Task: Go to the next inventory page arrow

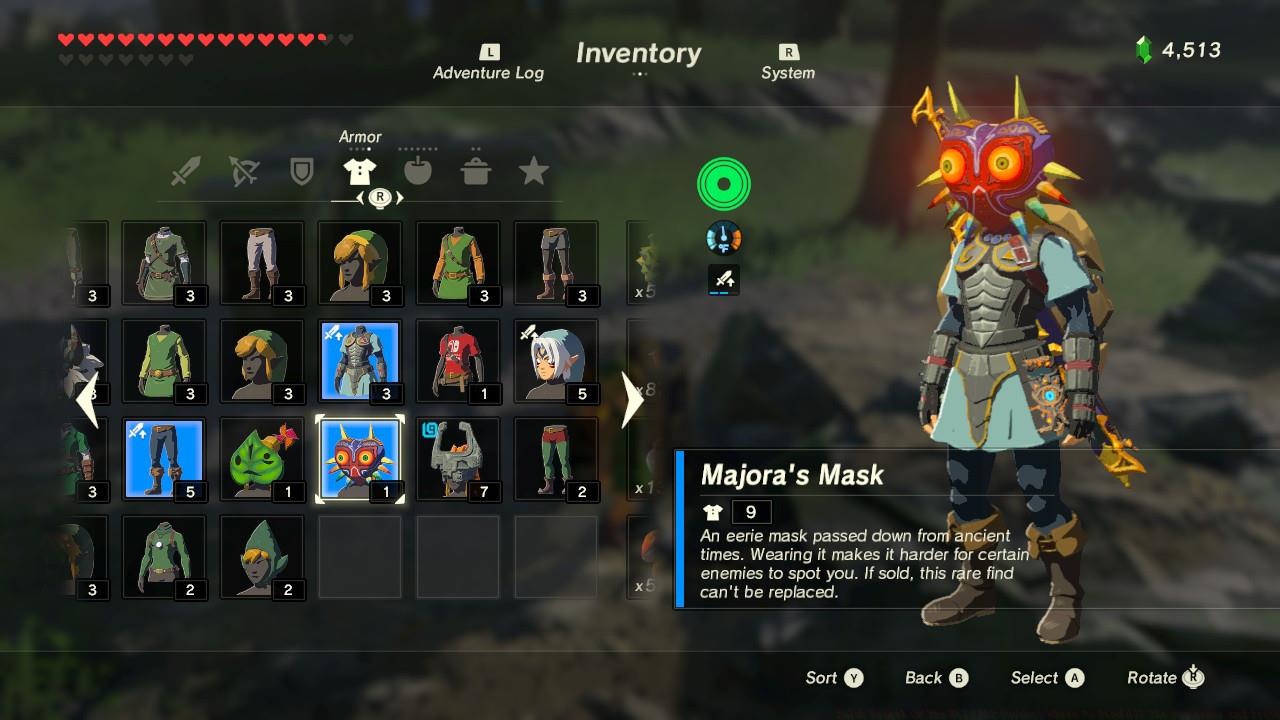Action: [x=633, y=400]
